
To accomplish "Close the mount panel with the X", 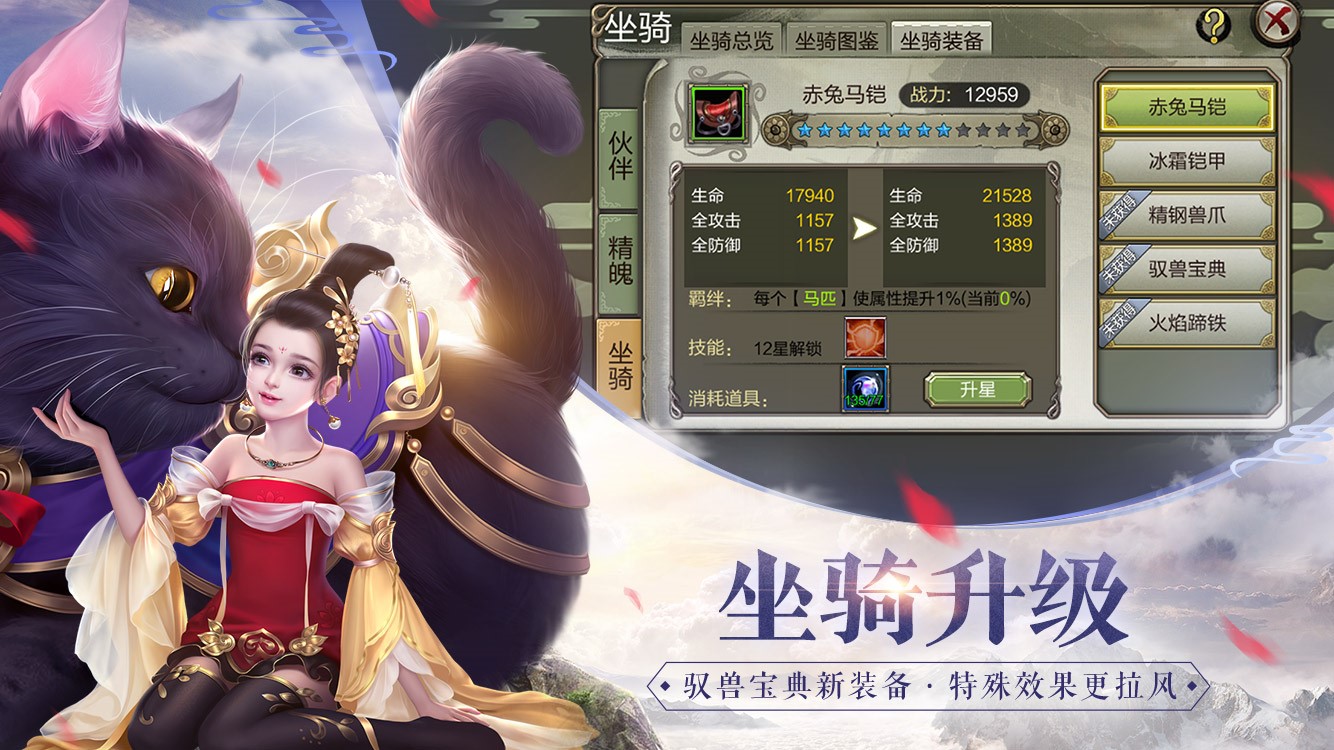I will click(x=1277, y=23).
